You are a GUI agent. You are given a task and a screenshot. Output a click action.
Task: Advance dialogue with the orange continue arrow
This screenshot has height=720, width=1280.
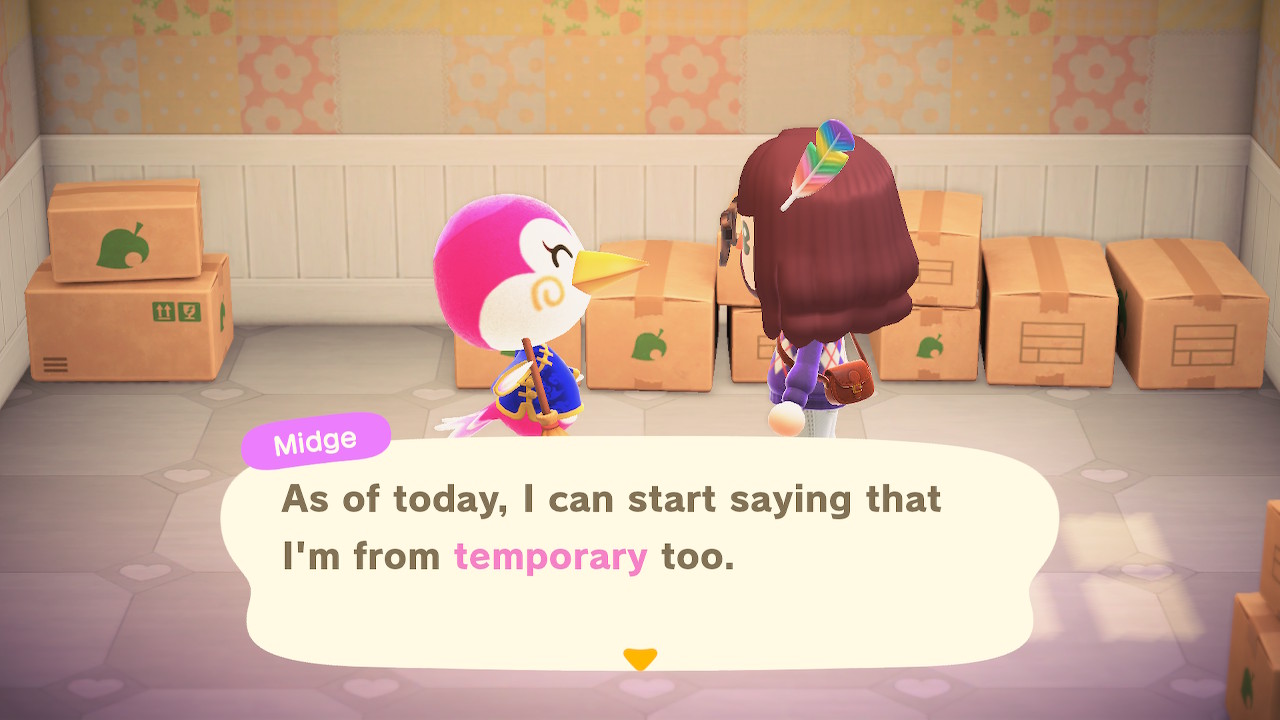tap(640, 659)
